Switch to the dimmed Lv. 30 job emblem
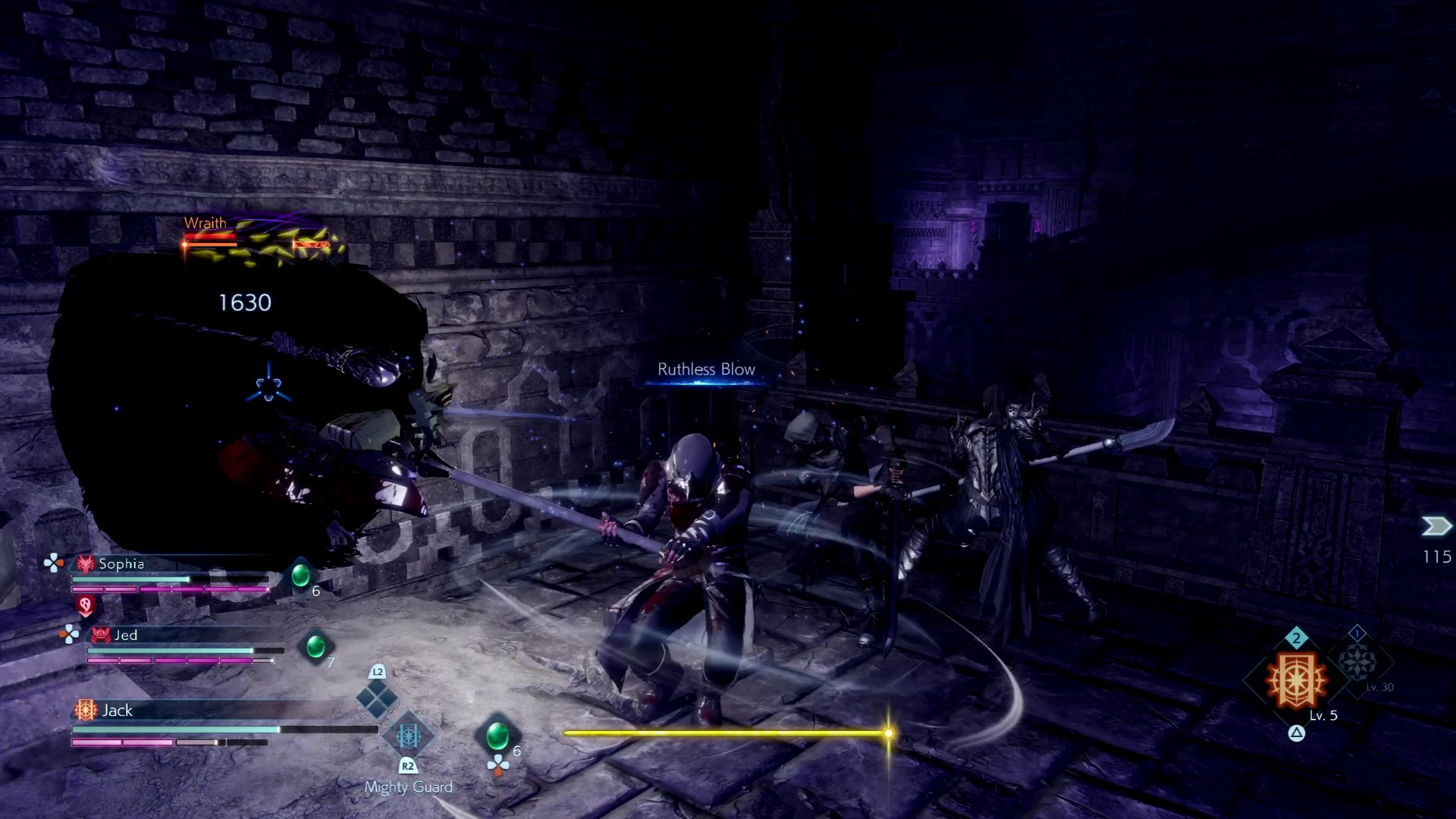 coord(1357,661)
